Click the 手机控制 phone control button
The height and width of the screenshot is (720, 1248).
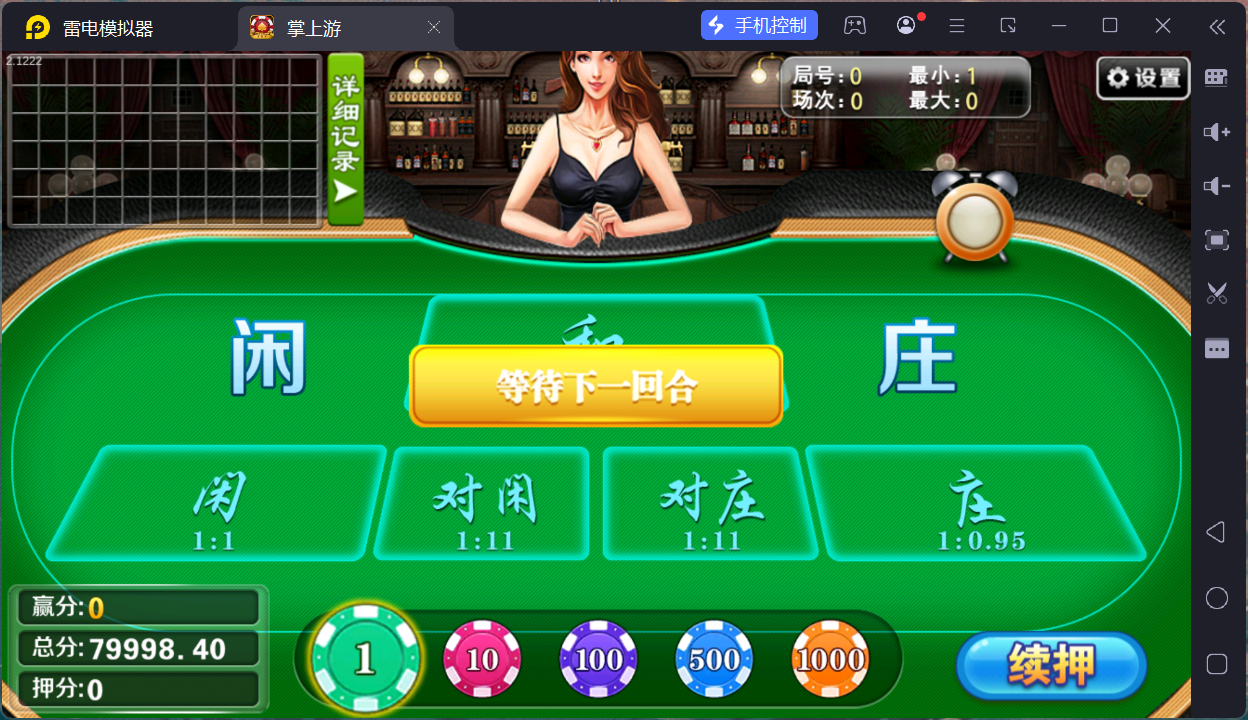click(759, 25)
